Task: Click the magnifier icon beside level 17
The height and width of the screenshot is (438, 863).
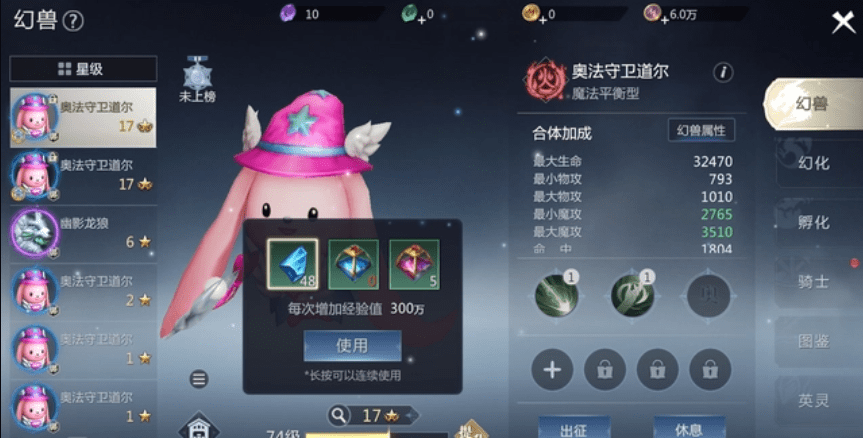Action: [x=339, y=414]
